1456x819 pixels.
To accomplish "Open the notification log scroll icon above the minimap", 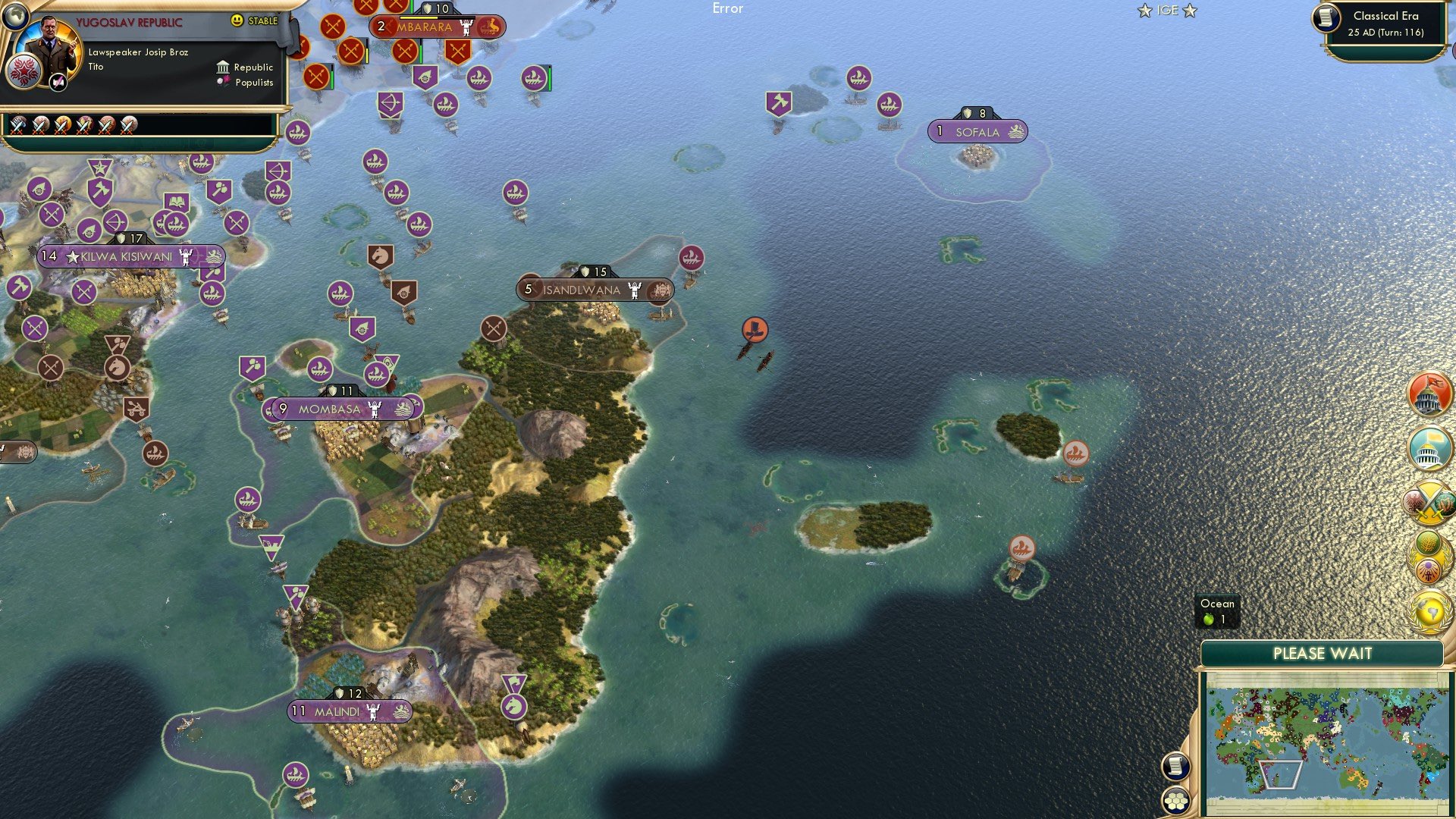I will pos(1175,766).
